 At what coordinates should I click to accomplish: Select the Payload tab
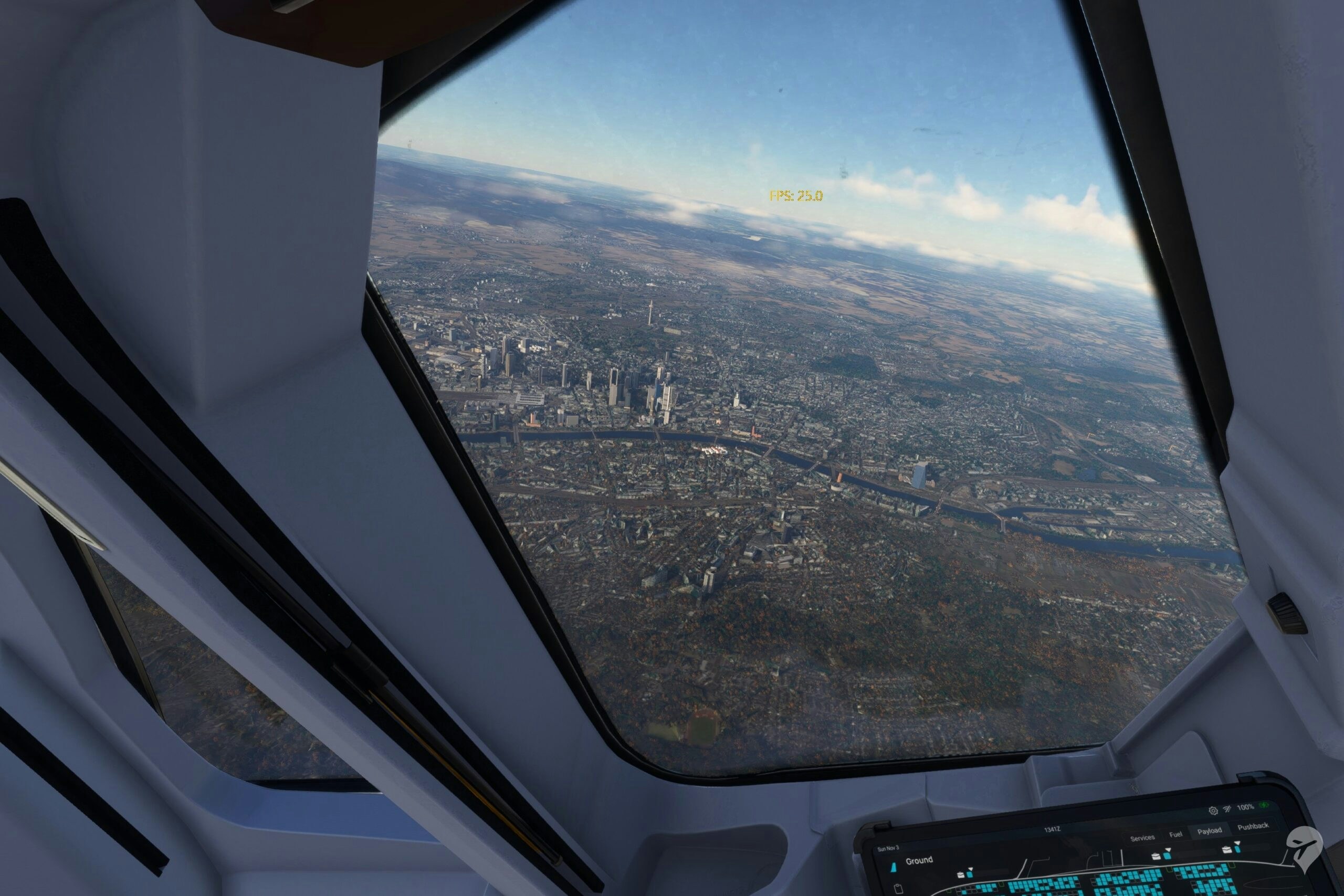tap(1209, 830)
